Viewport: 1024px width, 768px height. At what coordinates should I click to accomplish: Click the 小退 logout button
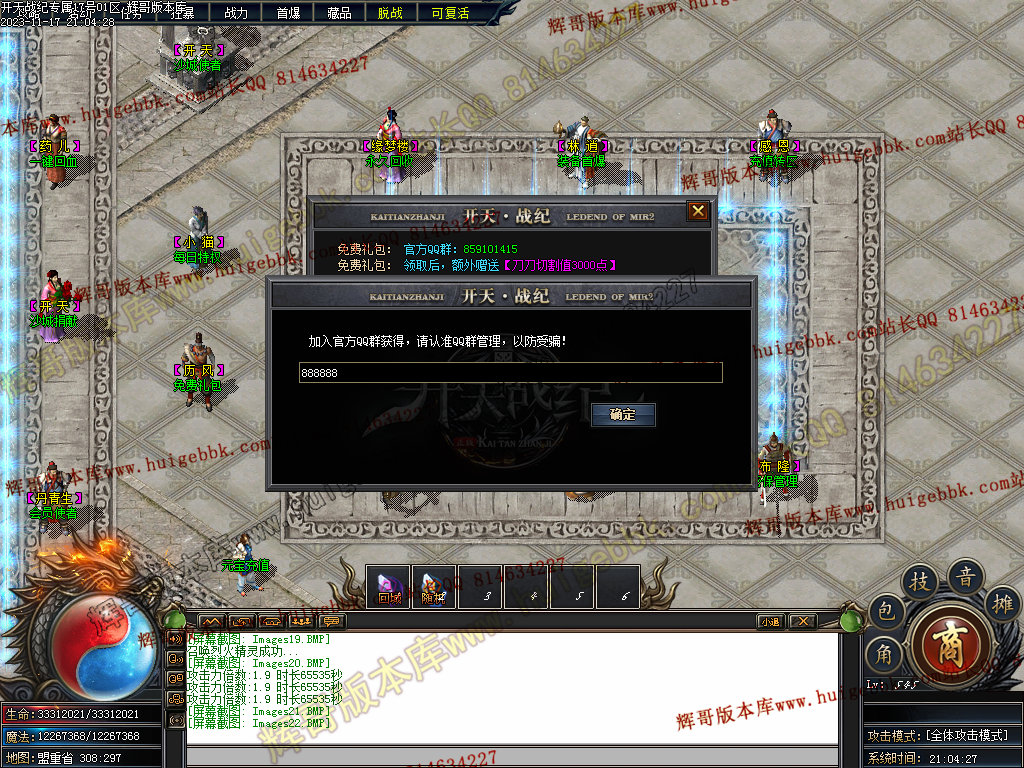[770, 621]
